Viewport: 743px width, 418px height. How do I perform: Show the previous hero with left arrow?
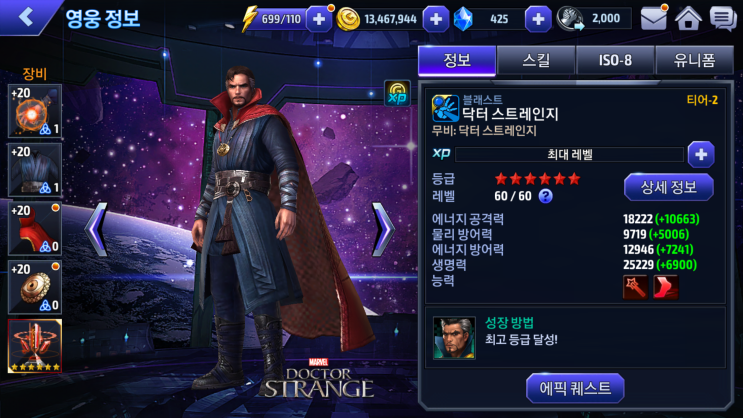point(96,229)
